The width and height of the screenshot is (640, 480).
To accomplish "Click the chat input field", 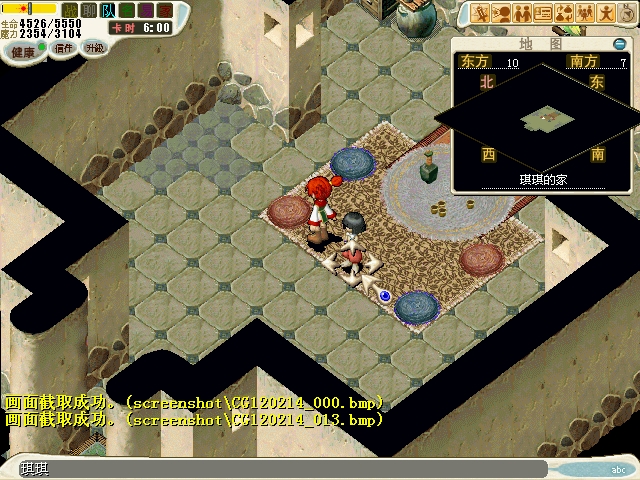I will pyautogui.click(x=280, y=469).
